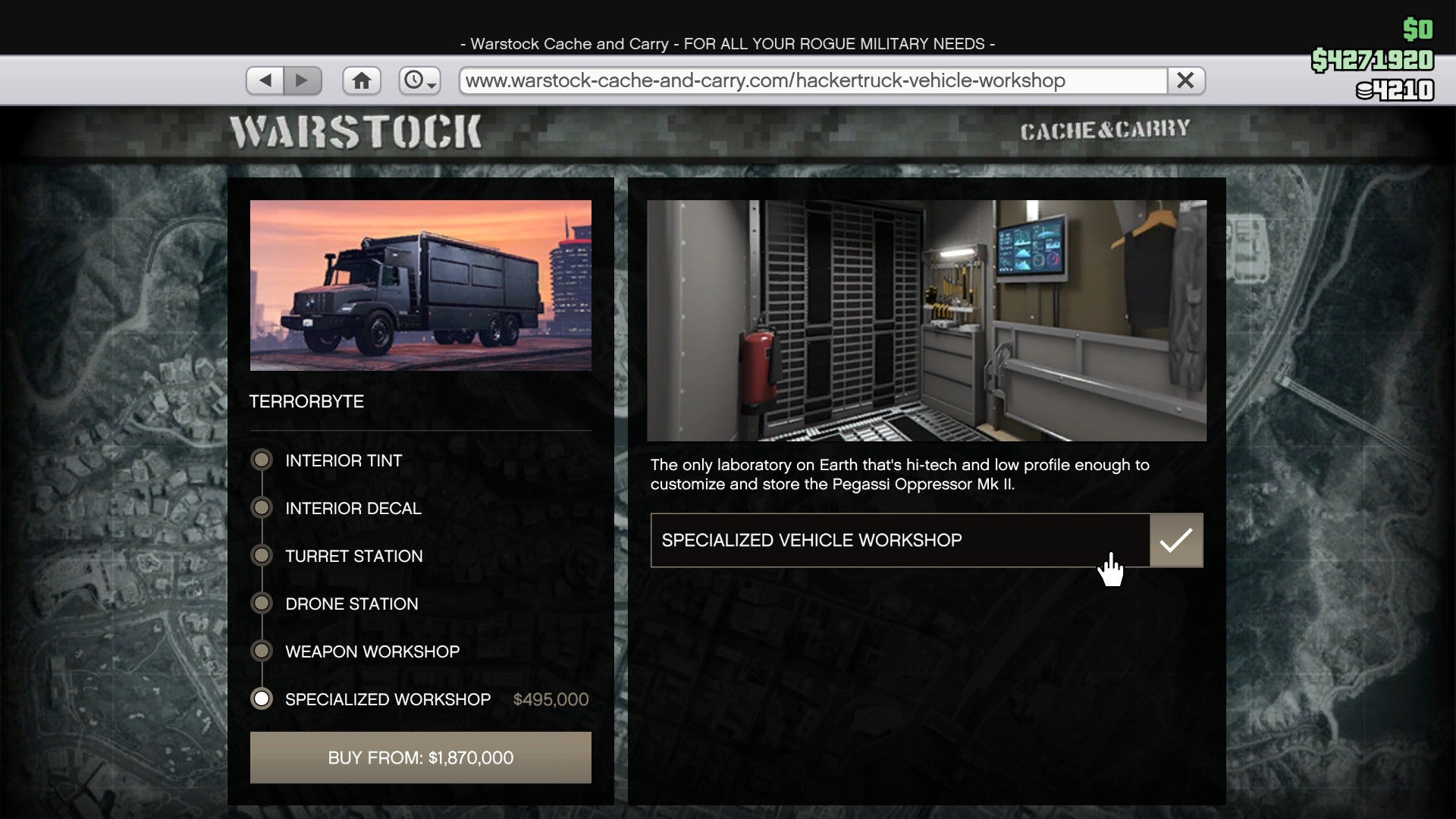The image size is (1456, 819).
Task: Select the Weapon Workshop step
Action: [x=372, y=651]
